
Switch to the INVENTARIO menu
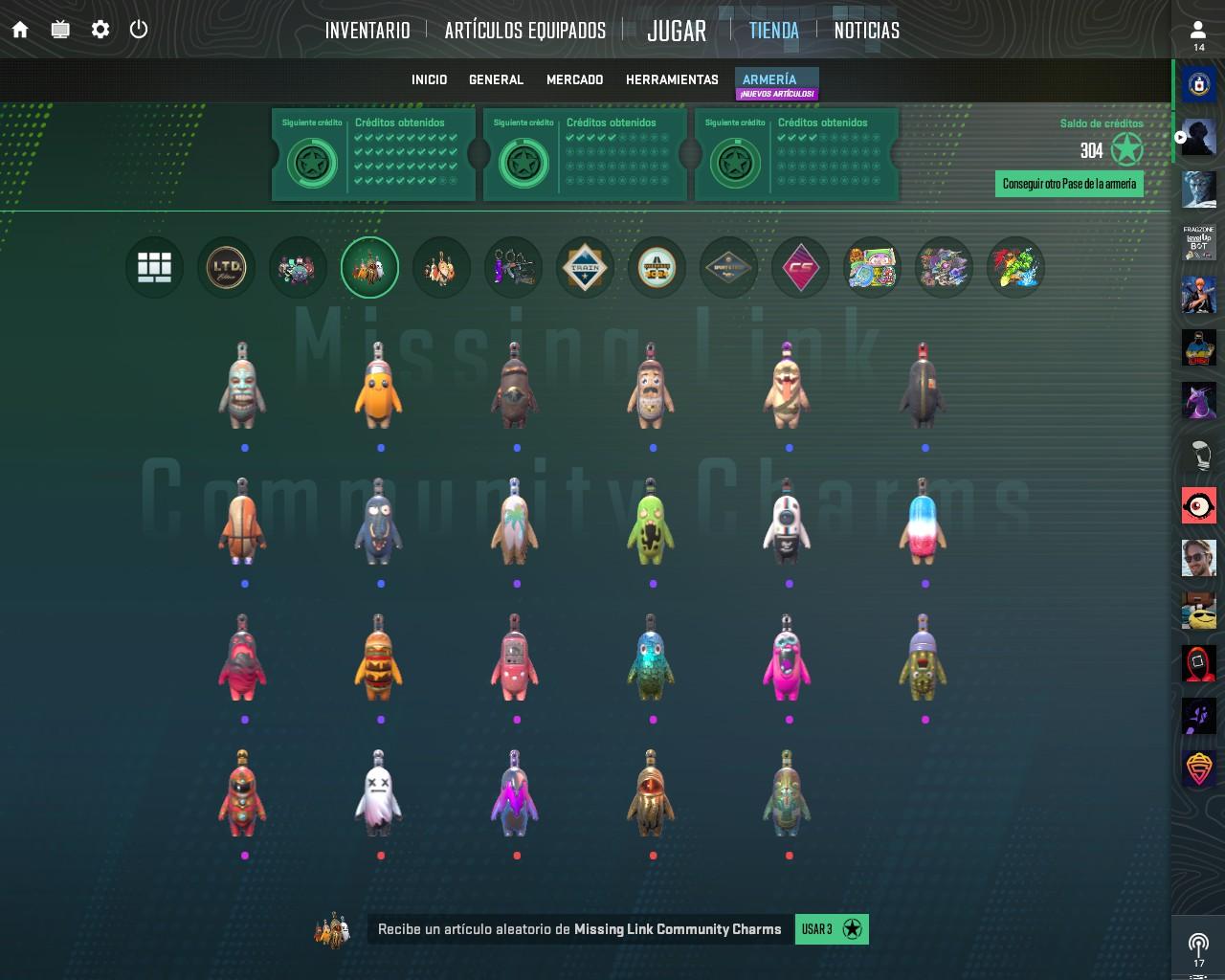point(367,30)
